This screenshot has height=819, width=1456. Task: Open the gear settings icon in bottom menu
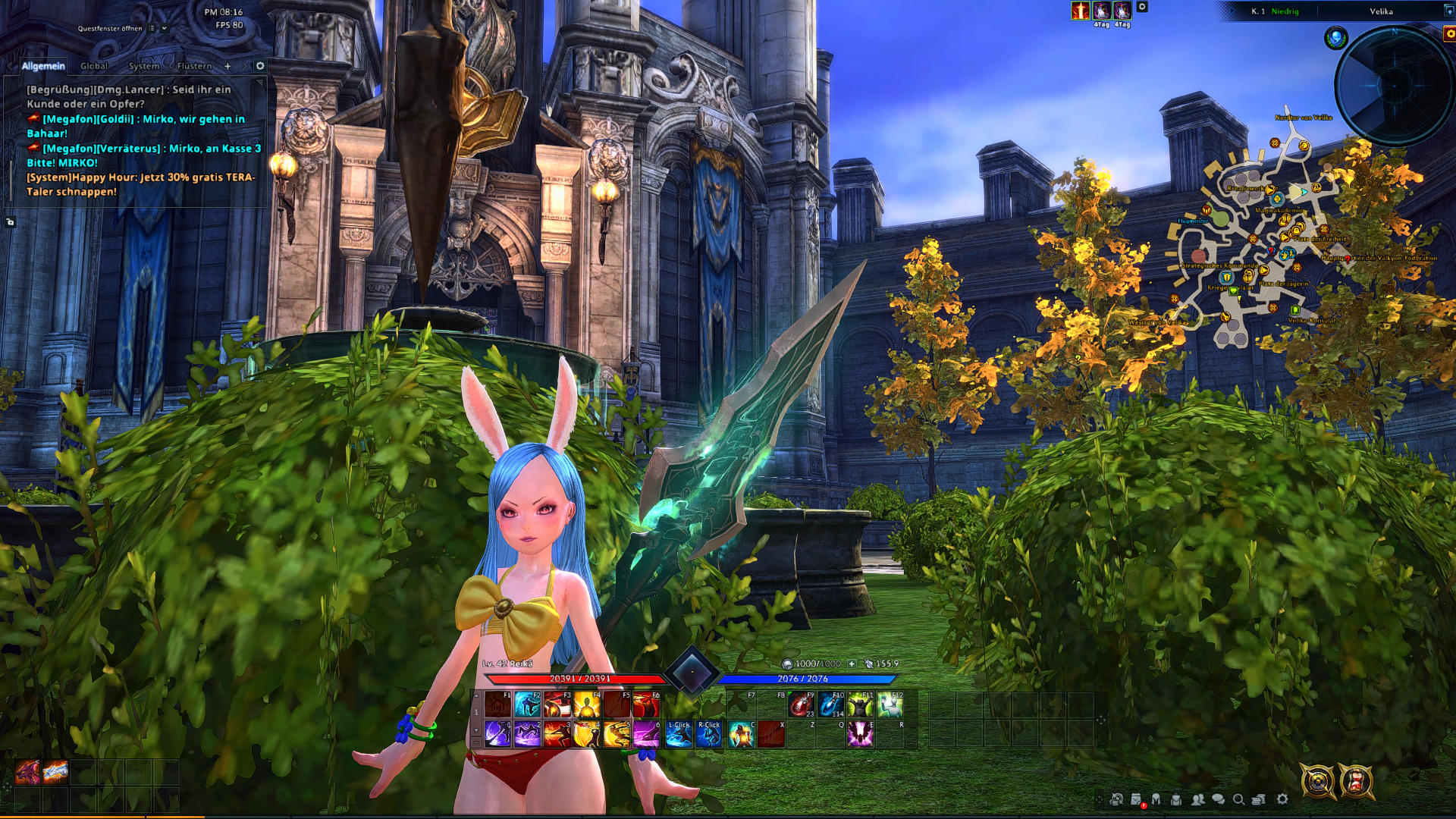1282,799
